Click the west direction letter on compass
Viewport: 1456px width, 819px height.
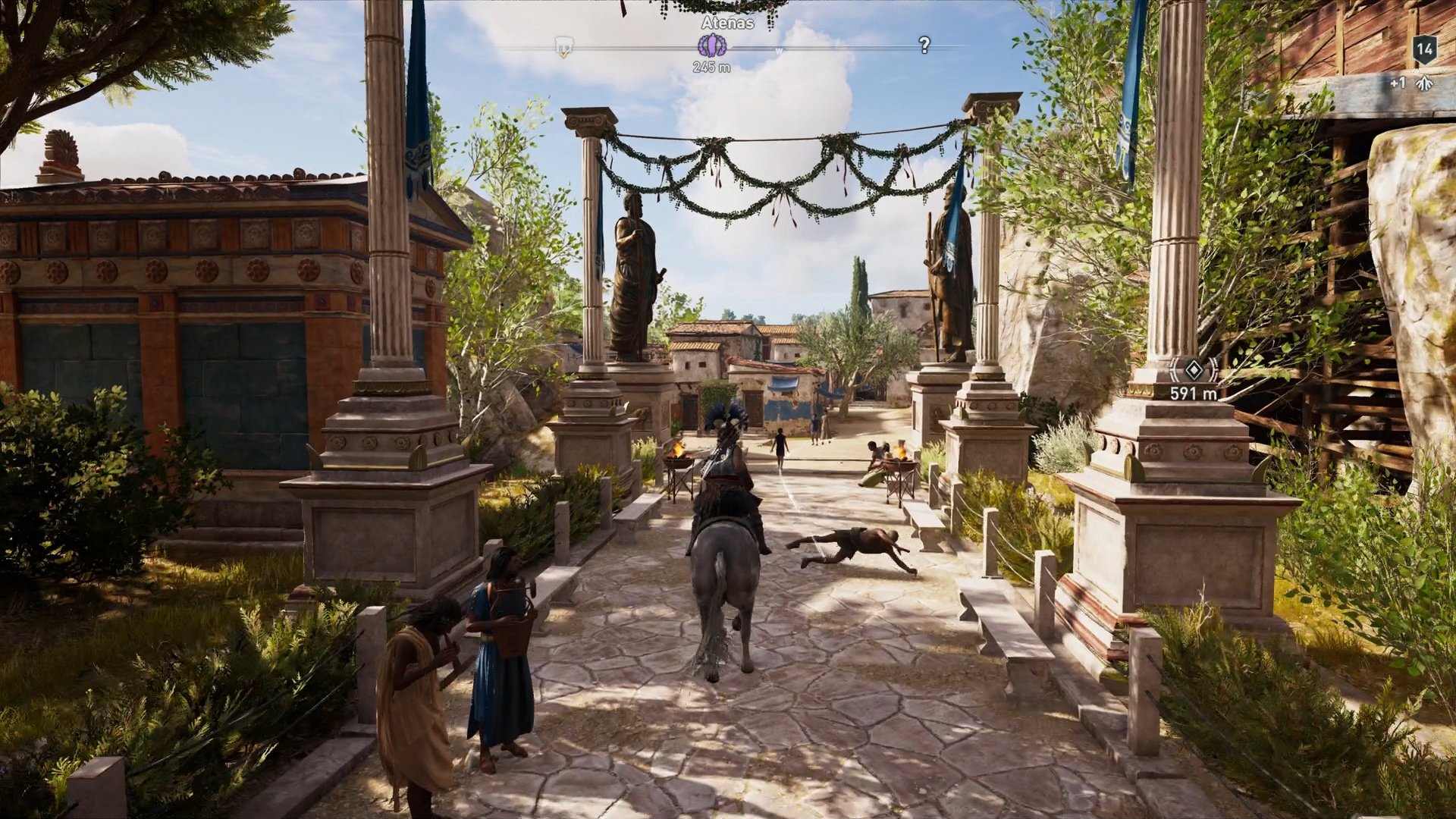click(x=778, y=50)
